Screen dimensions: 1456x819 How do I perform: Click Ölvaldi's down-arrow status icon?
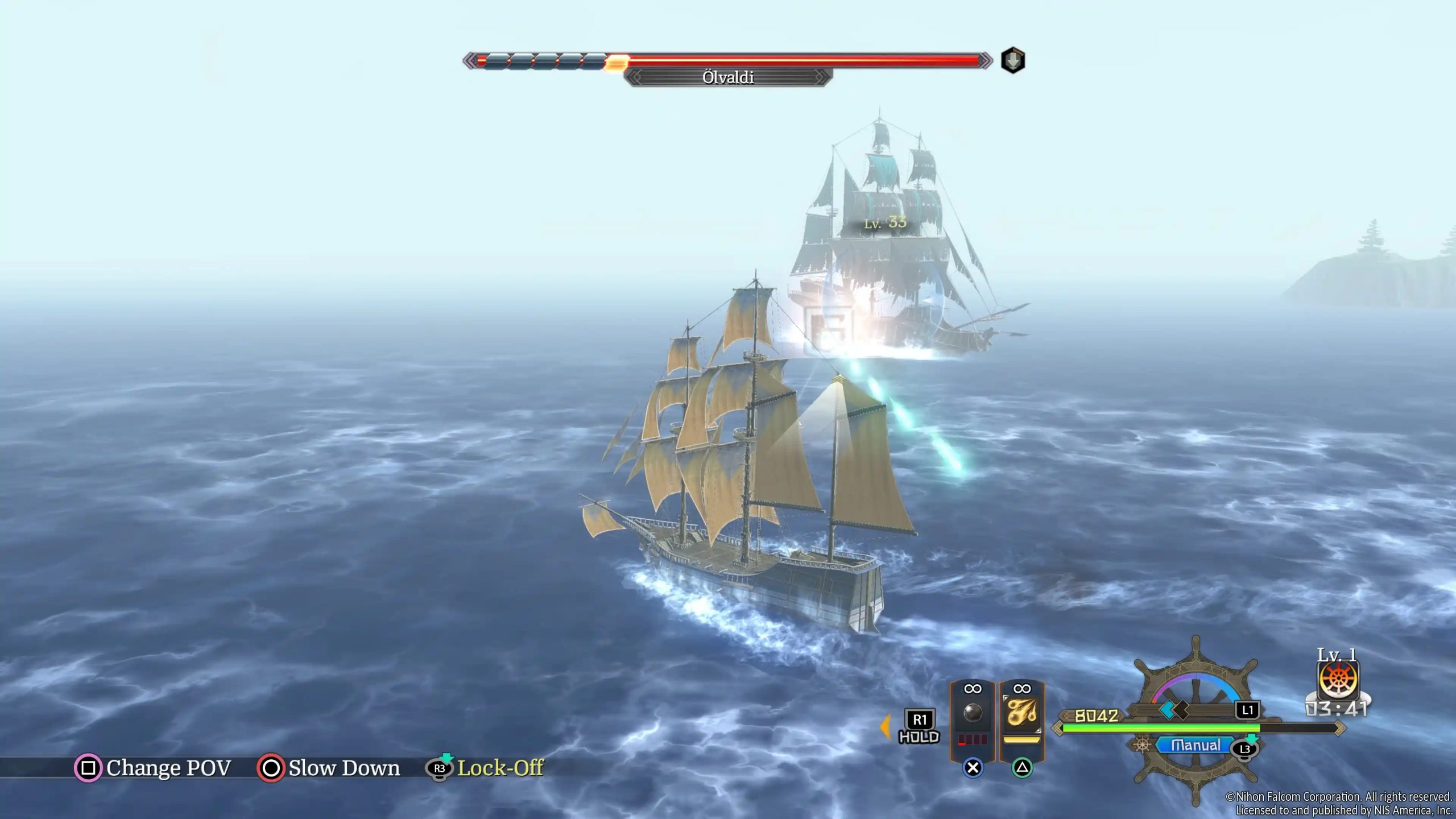(x=1013, y=60)
